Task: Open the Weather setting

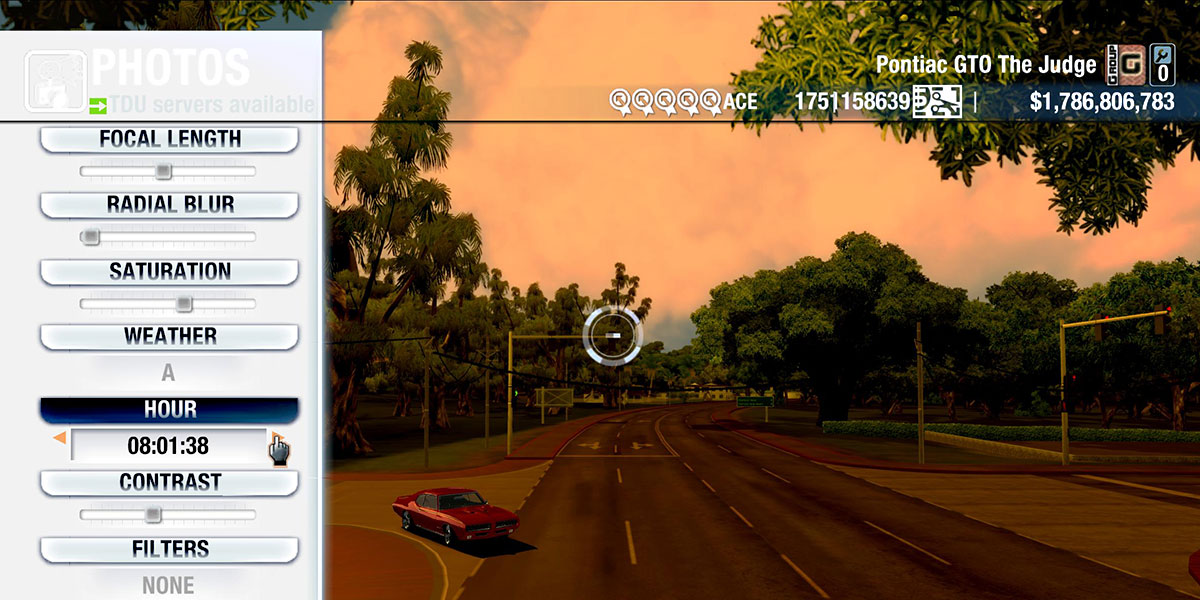Action: click(x=169, y=337)
